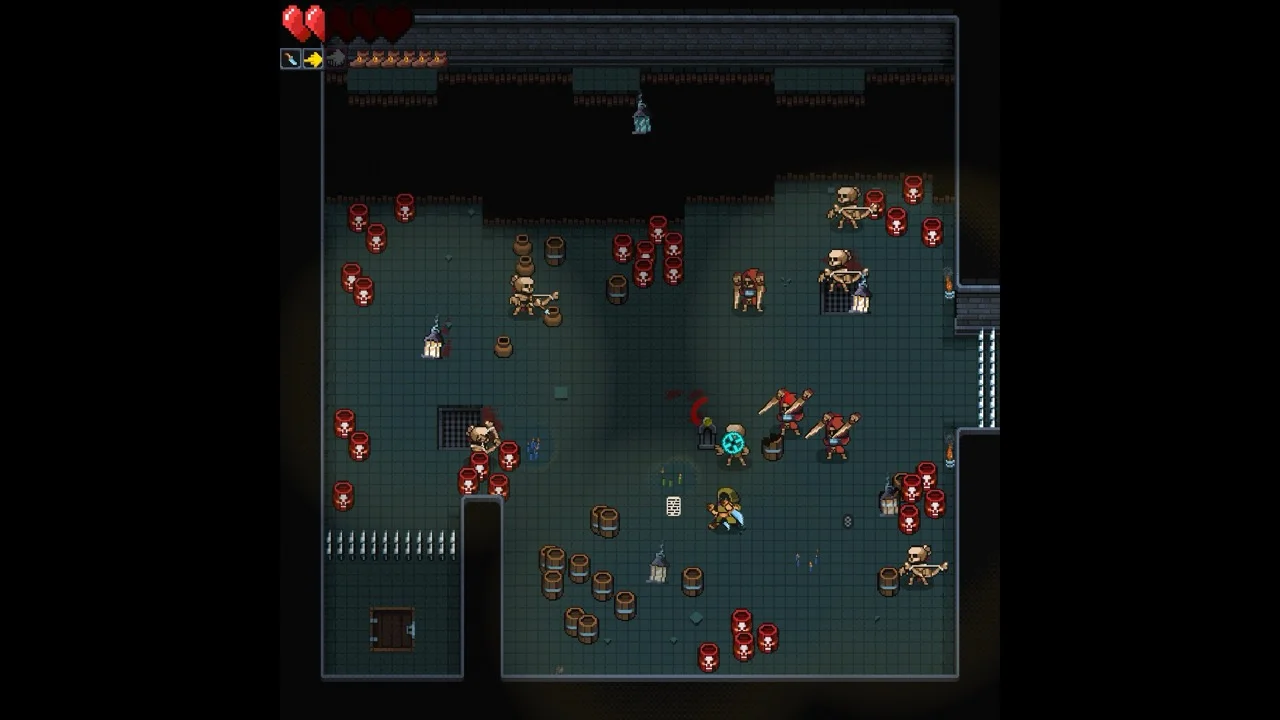
Task: Click the greyed-out dash arrow icon
Action: [x=336, y=59]
